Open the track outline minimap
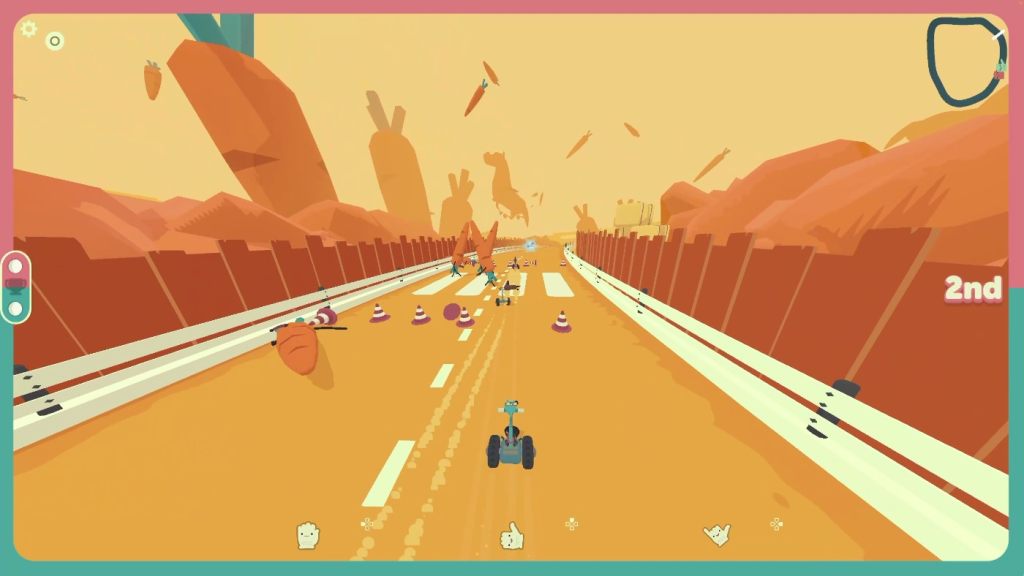The width and height of the screenshot is (1024, 576). click(966, 62)
